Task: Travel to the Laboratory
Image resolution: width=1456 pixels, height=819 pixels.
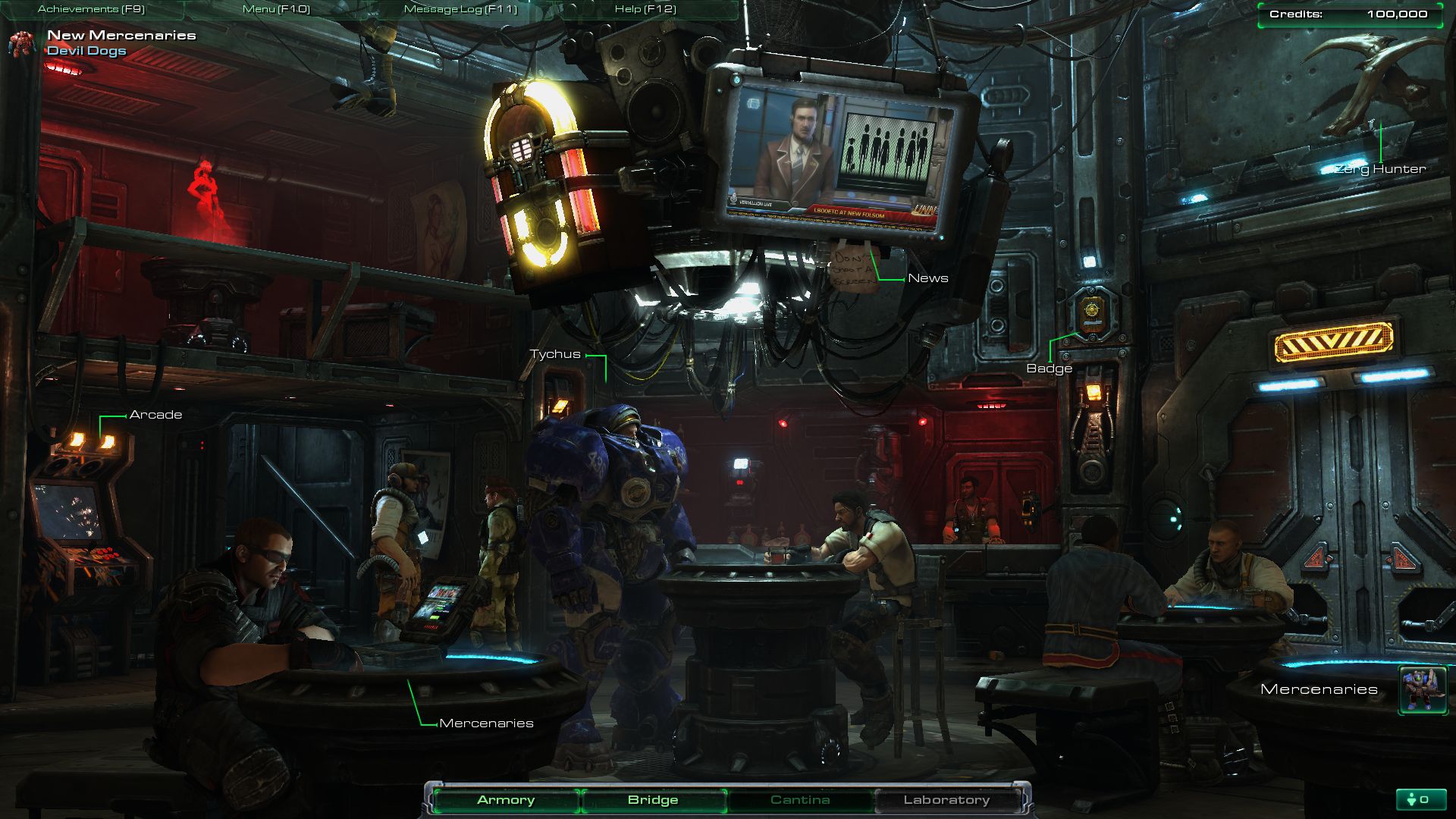Action: [x=946, y=800]
